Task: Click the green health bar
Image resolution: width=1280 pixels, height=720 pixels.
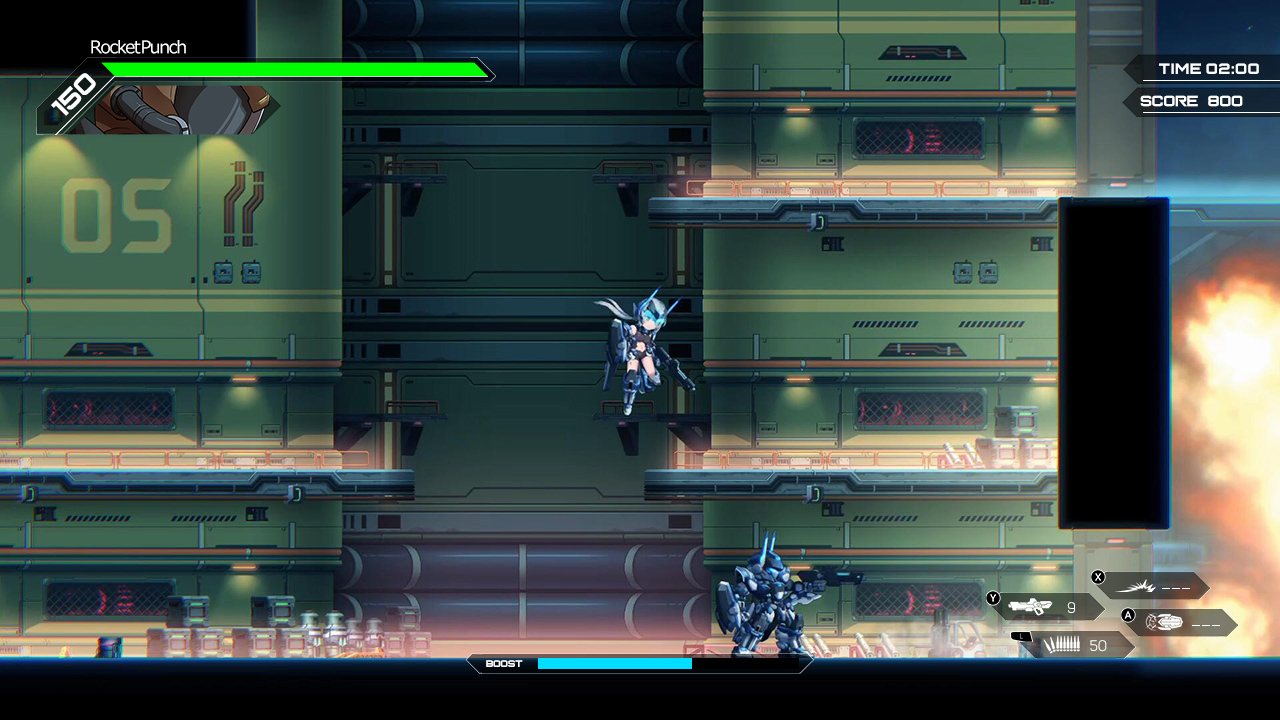Action: [x=295, y=70]
